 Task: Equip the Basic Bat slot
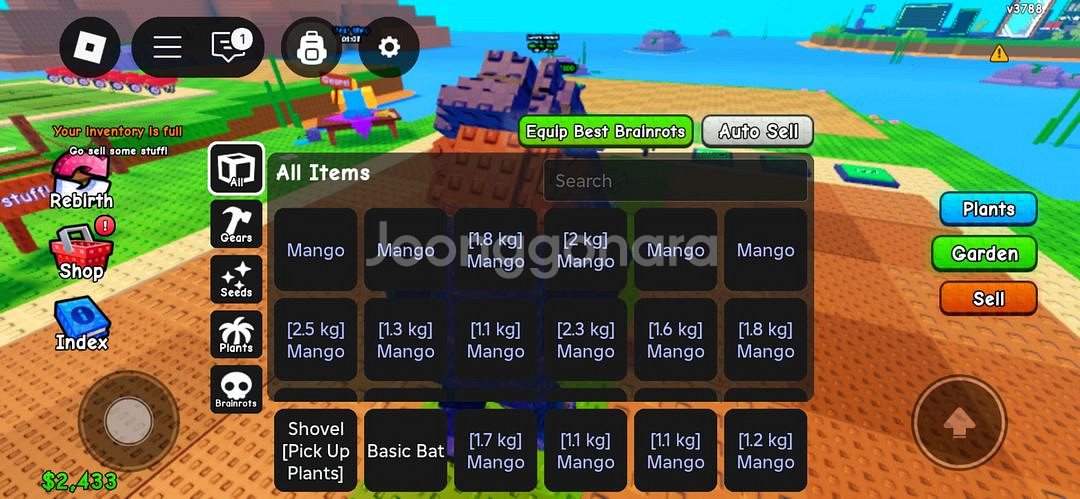coord(406,450)
